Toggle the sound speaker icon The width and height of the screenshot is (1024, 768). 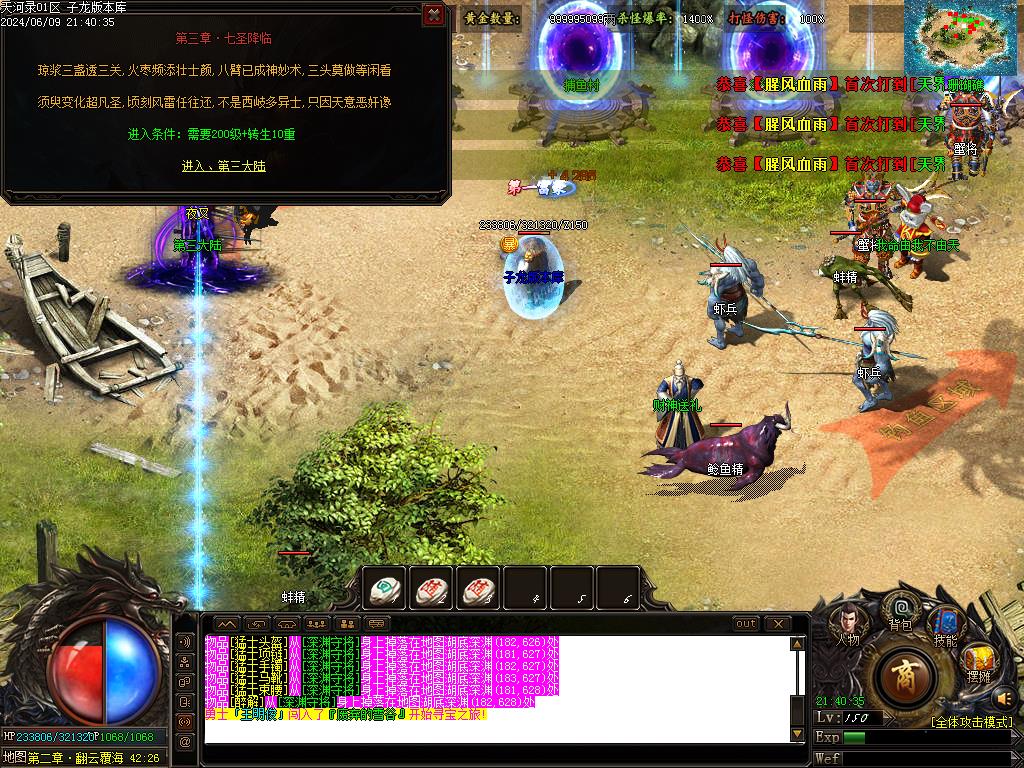tap(1004, 697)
